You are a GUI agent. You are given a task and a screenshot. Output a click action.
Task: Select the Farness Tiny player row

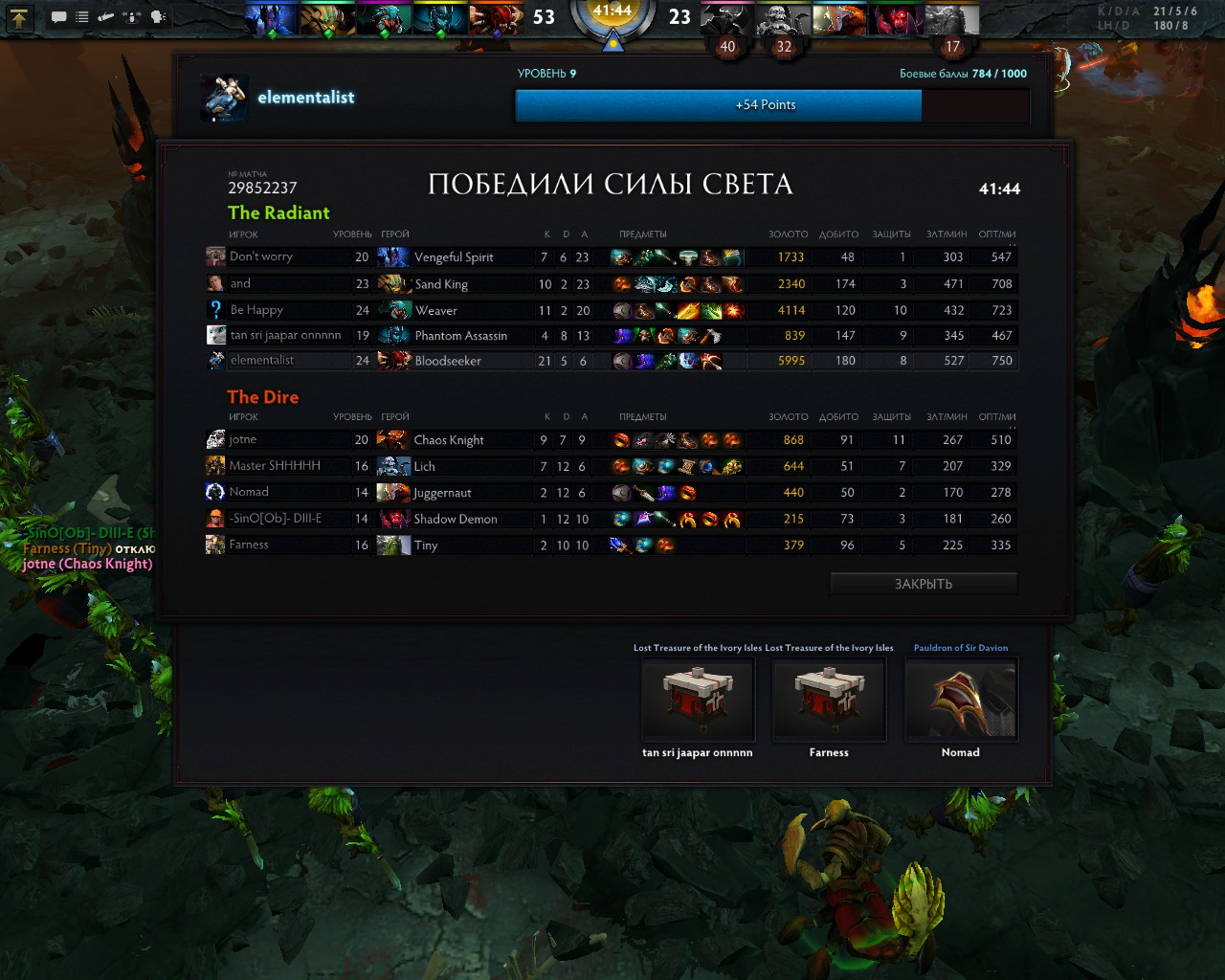click(x=287, y=545)
